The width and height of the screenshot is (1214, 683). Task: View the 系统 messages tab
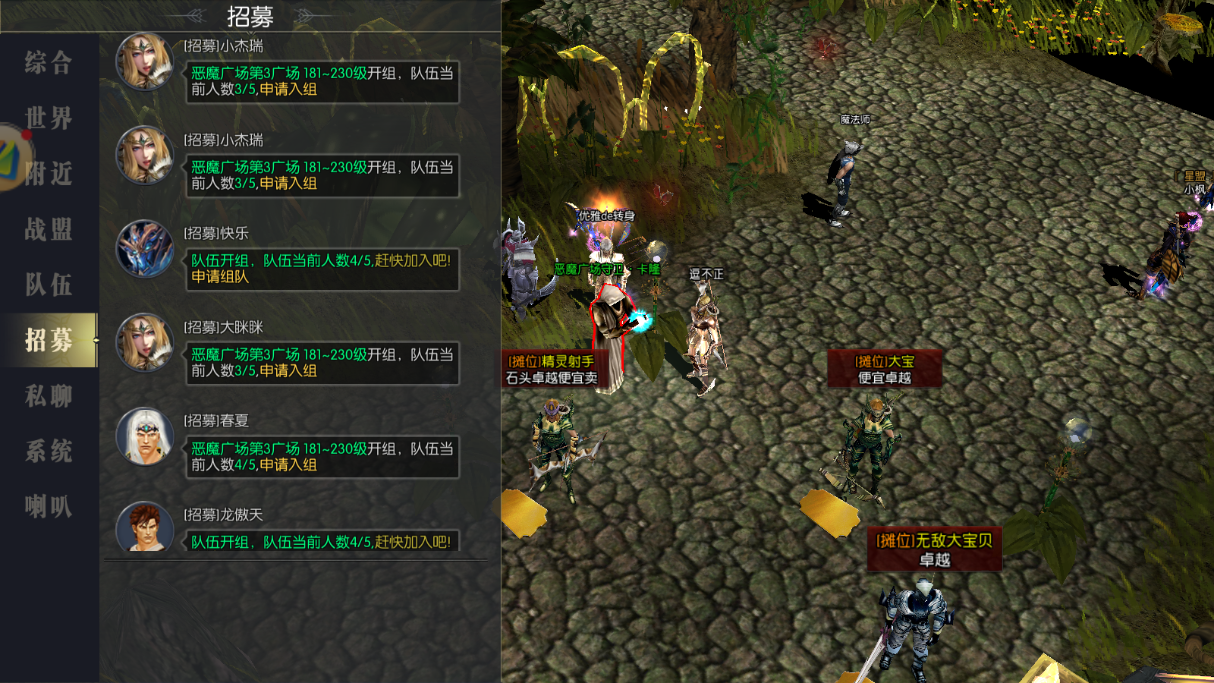click(x=49, y=451)
